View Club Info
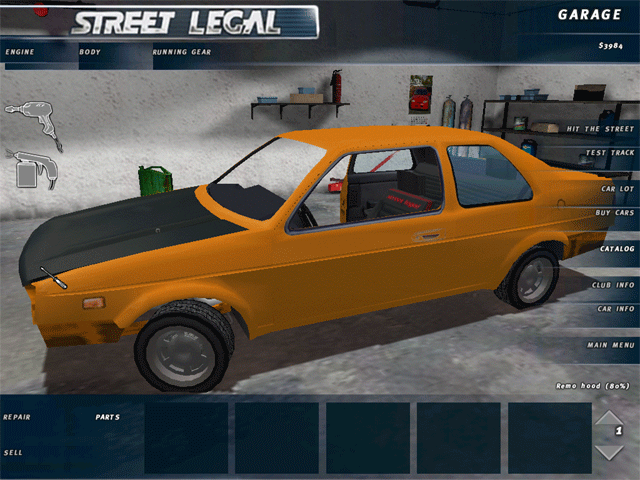 point(613,284)
